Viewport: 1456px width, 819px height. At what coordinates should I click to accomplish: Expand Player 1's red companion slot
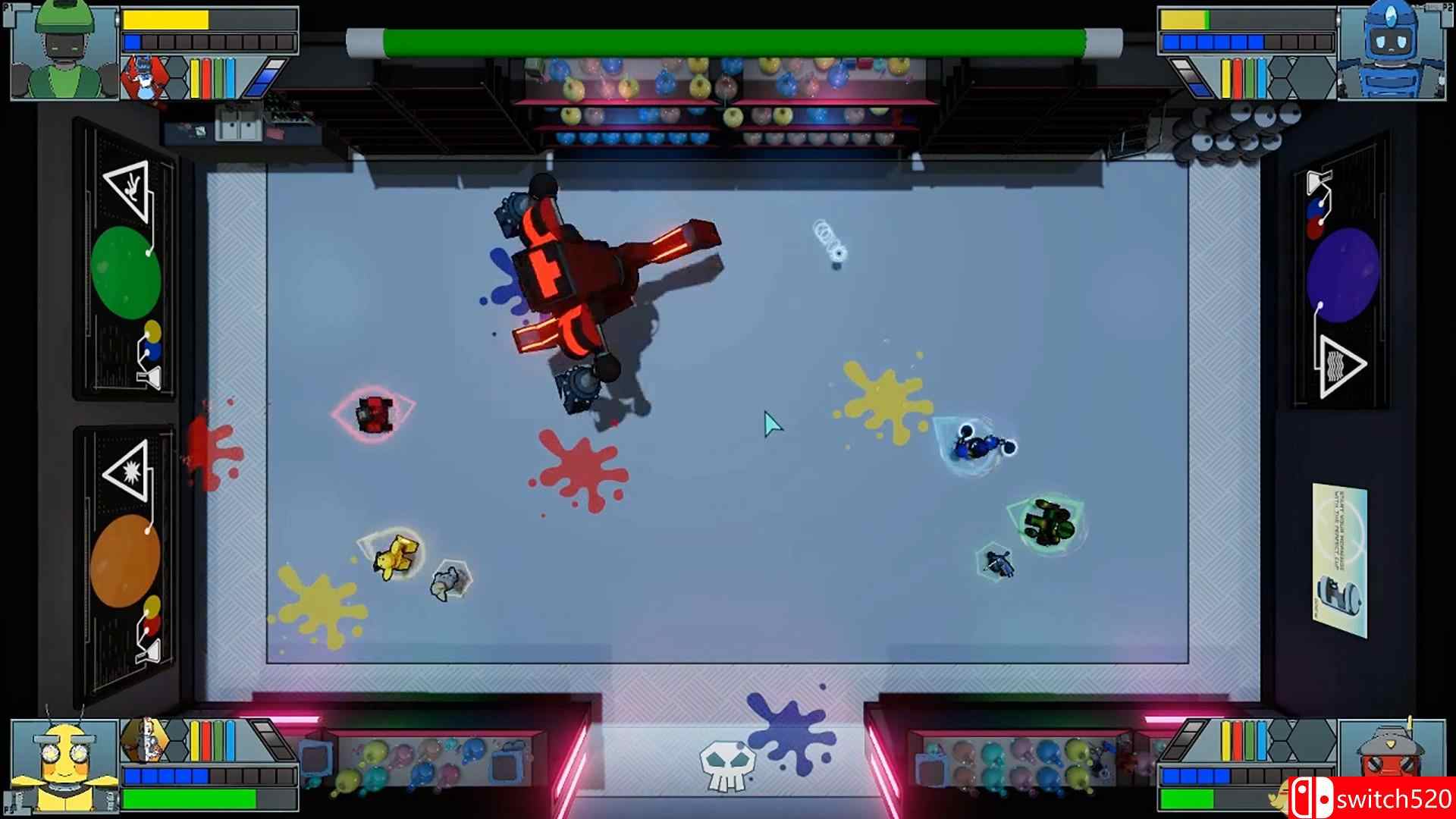coord(144,76)
